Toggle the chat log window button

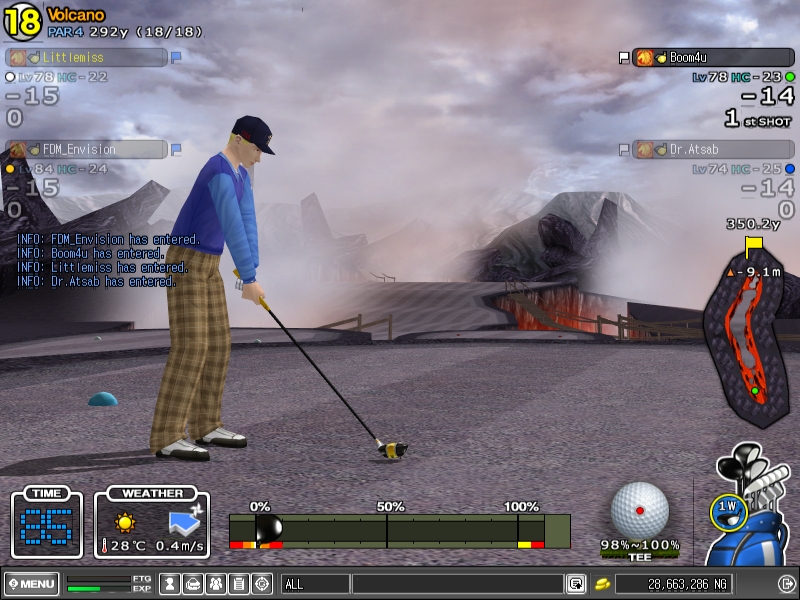point(576,584)
